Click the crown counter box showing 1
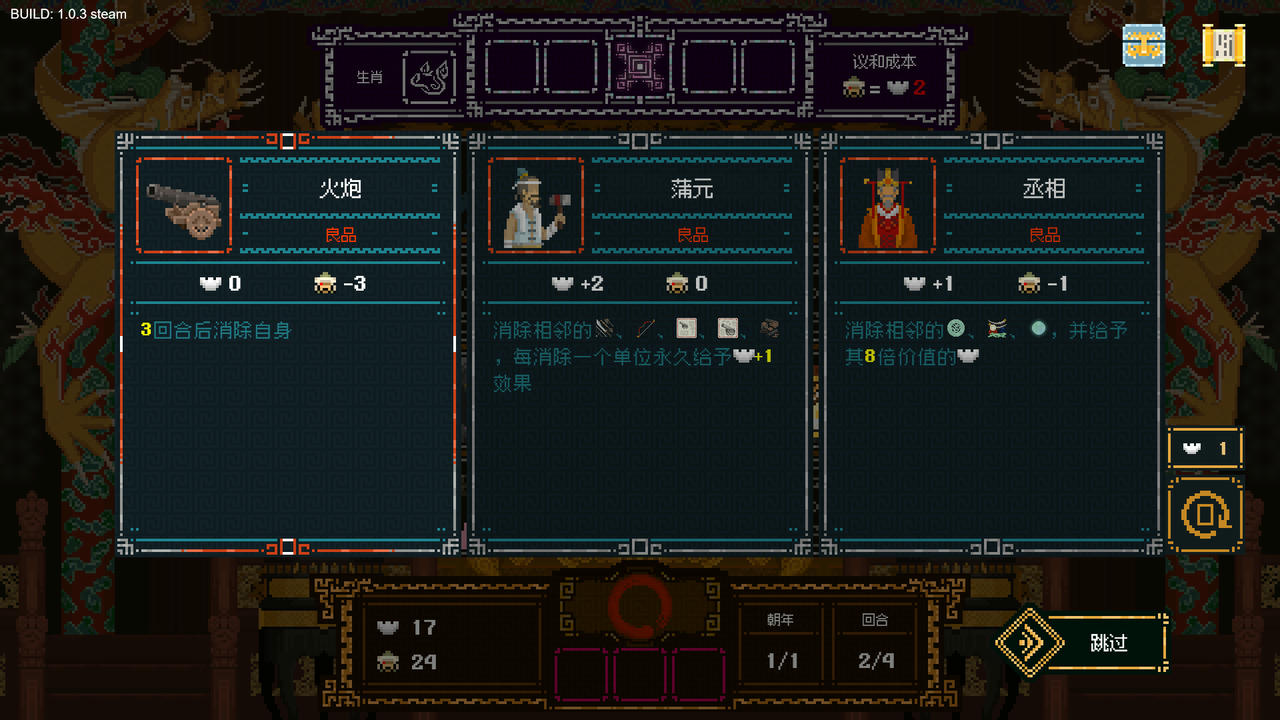This screenshot has width=1280, height=720. tap(1205, 448)
